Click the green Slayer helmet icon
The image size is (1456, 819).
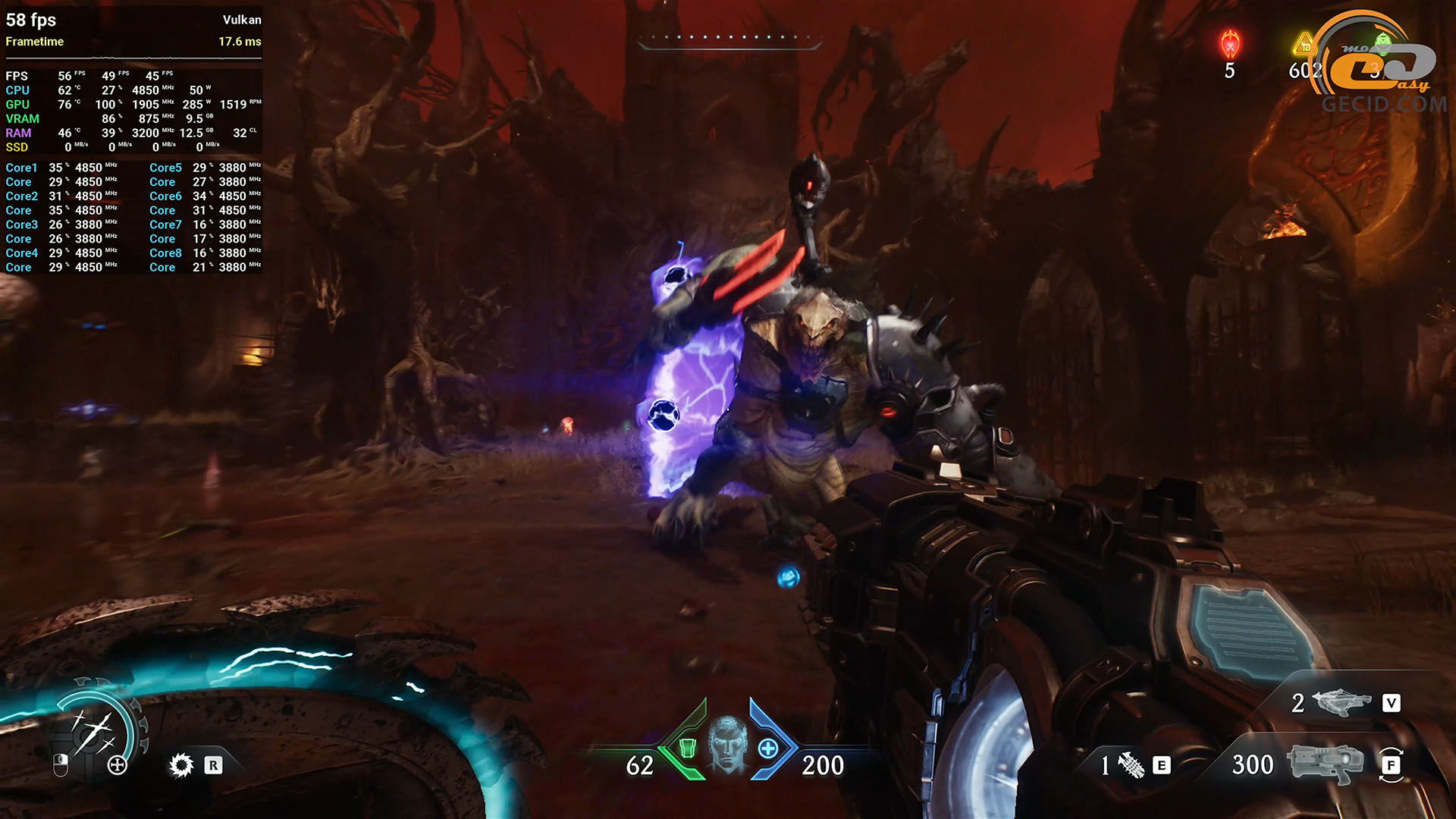click(x=1383, y=43)
